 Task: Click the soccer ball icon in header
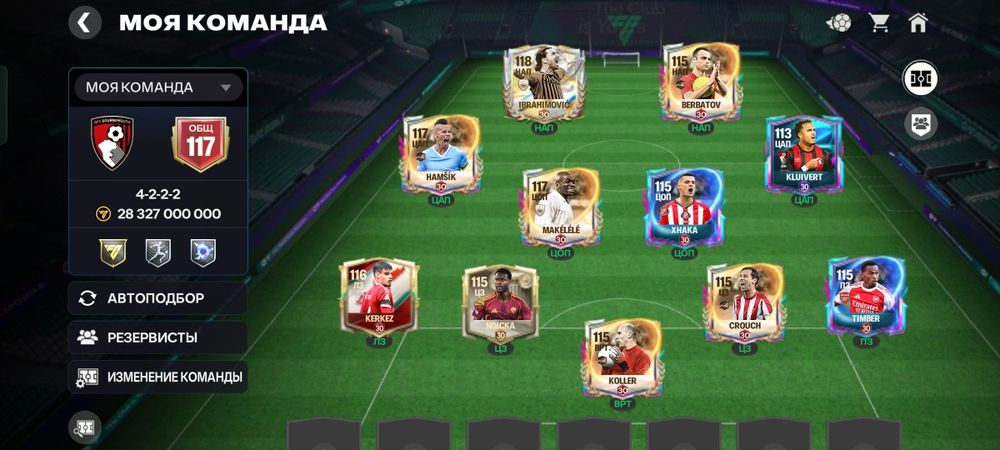point(839,22)
